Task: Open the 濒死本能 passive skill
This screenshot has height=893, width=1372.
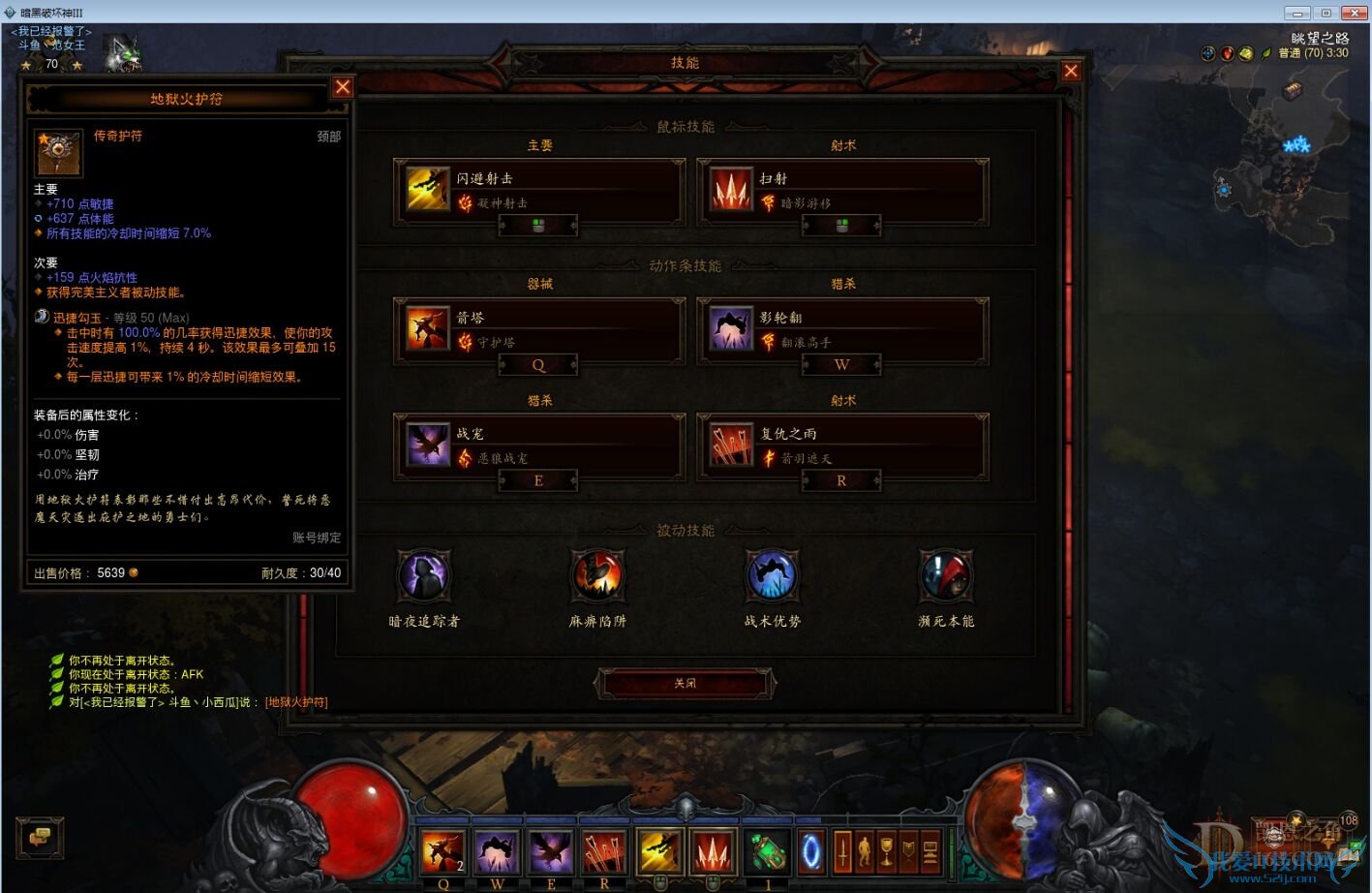Action: (946, 576)
